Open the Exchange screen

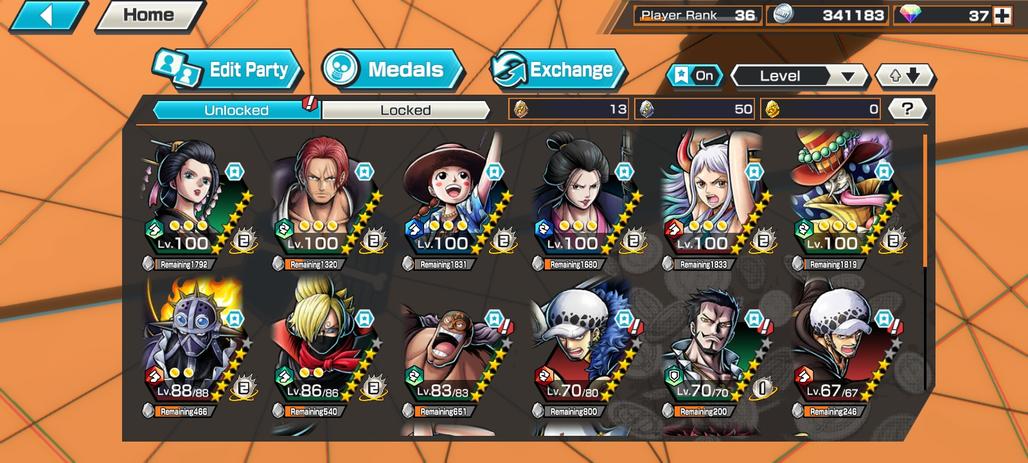coord(558,70)
